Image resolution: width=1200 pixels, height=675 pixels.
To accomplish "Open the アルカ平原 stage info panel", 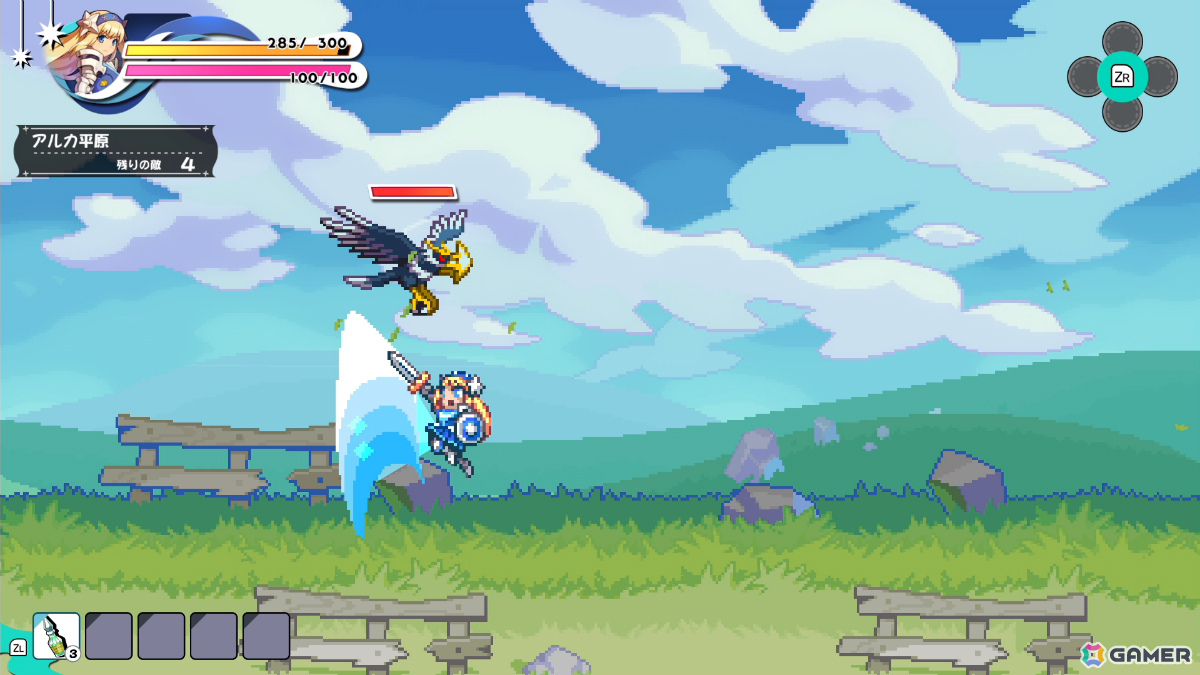I will click(x=115, y=151).
